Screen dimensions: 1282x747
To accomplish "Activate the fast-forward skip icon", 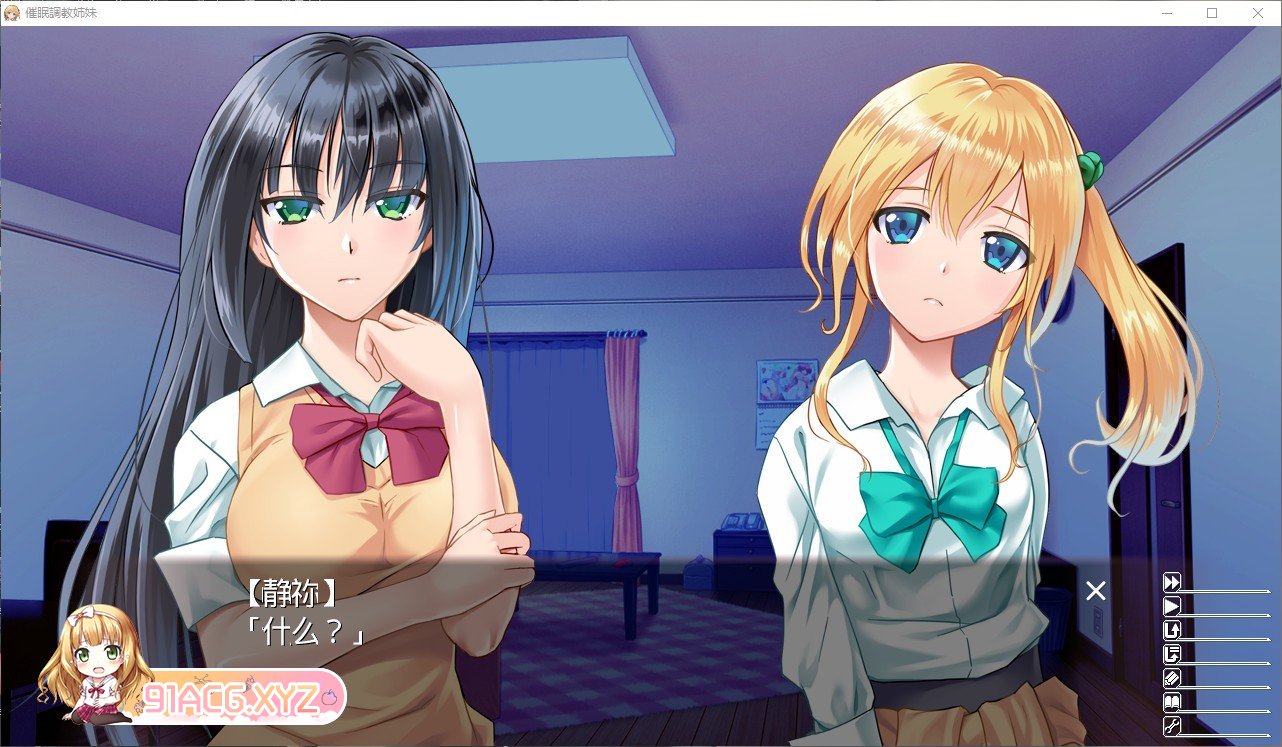I will (x=1172, y=582).
